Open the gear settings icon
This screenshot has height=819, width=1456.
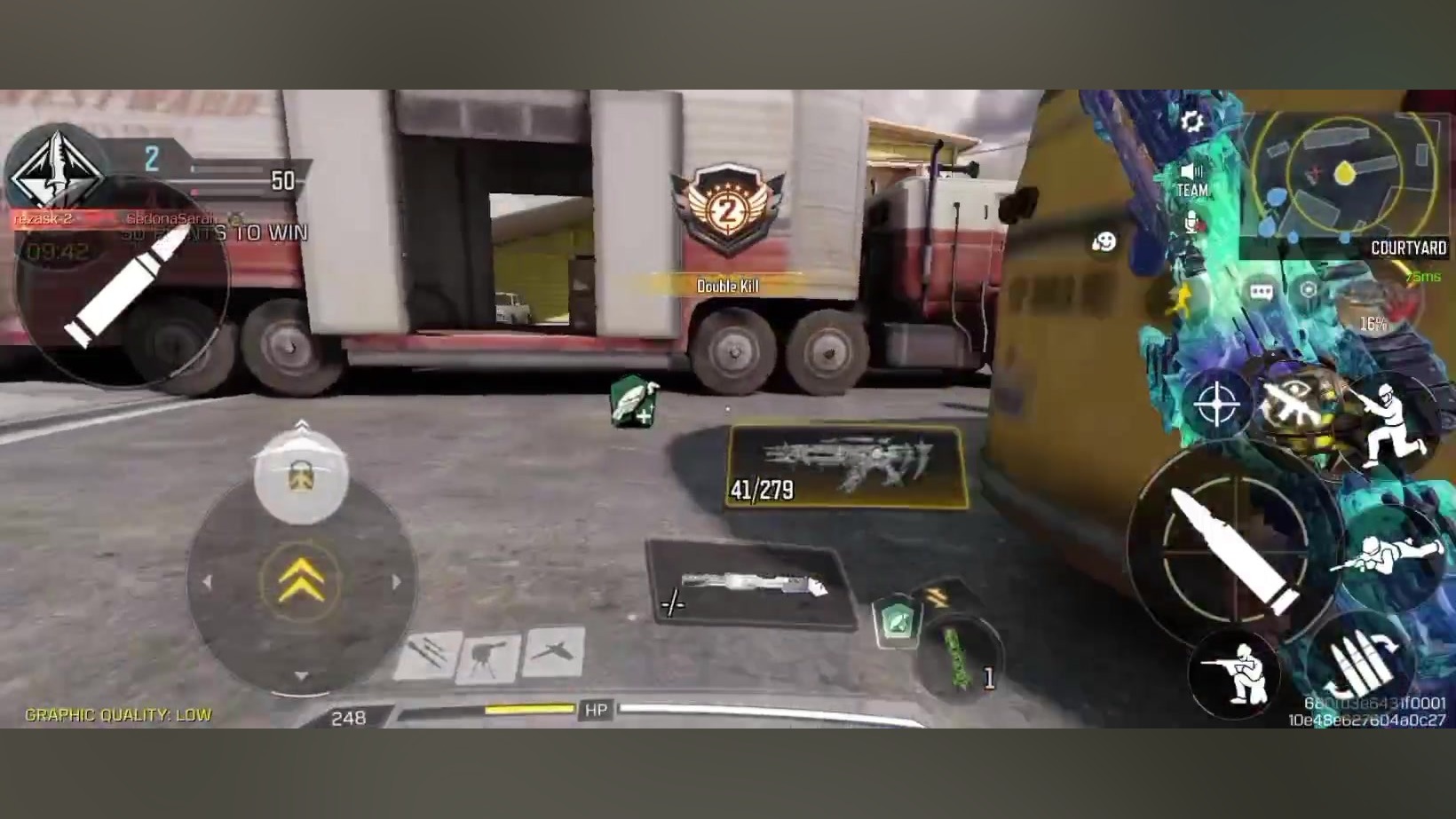tap(1192, 121)
